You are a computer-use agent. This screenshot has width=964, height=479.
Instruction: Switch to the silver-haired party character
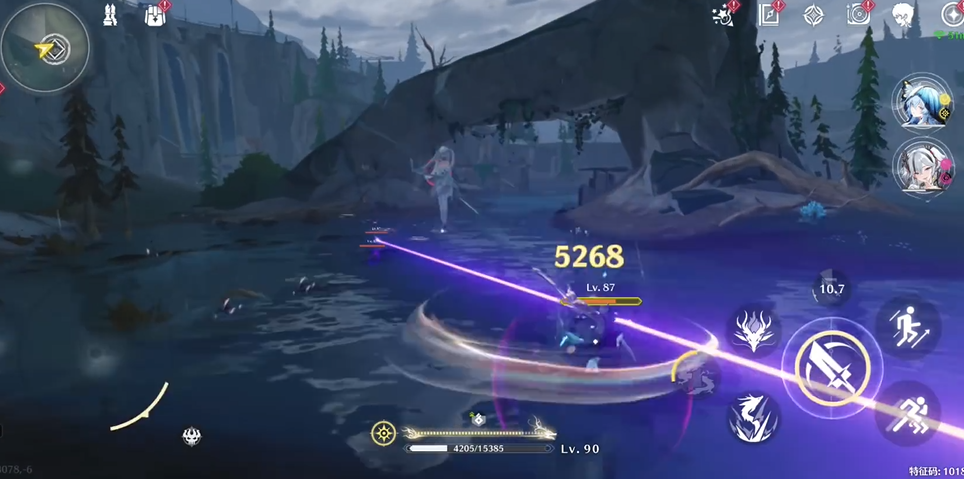click(921, 165)
